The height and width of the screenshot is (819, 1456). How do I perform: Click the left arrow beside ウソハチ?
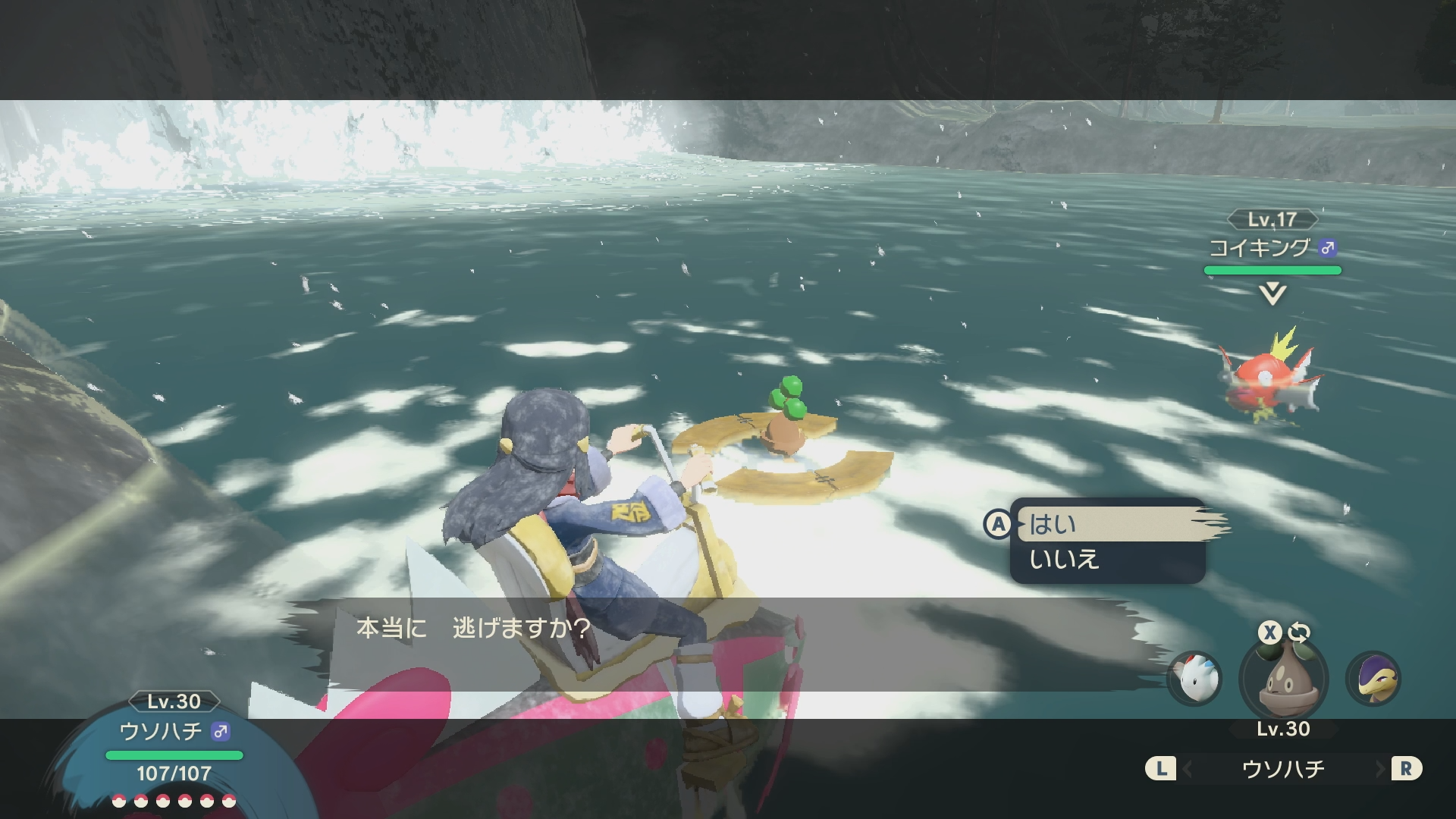pyautogui.click(x=1188, y=770)
